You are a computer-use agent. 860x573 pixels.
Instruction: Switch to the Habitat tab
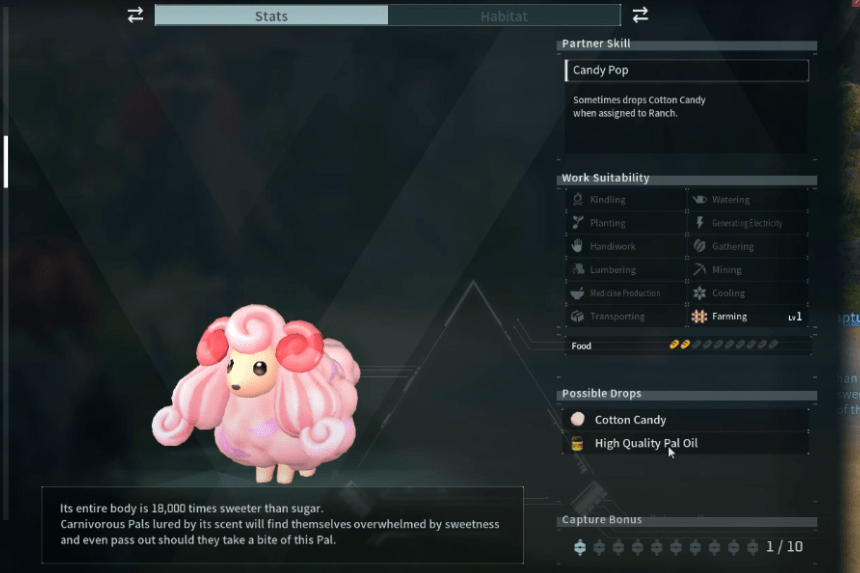(x=504, y=15)
